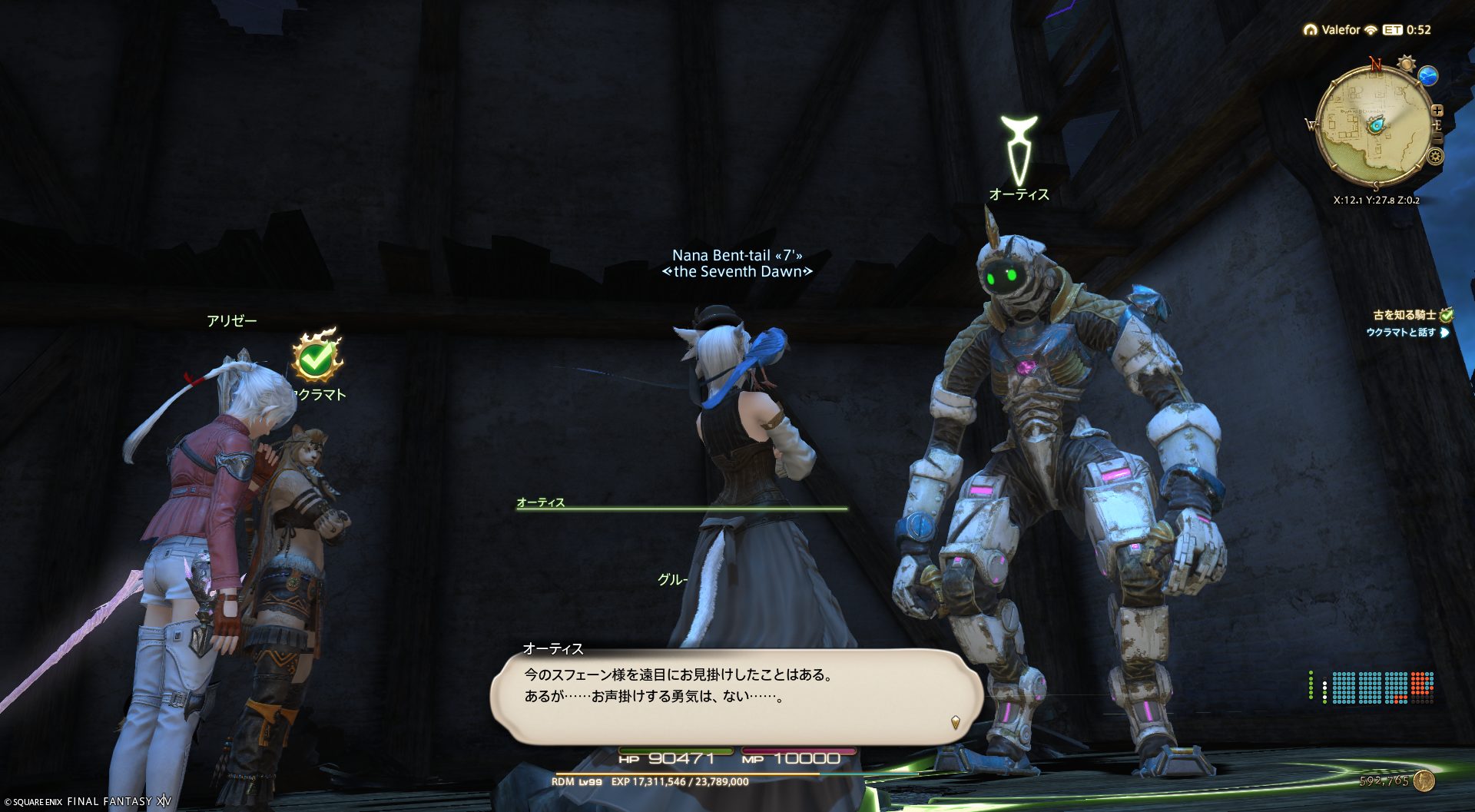Zoom out the minimap with minus button

[1437, 138]
